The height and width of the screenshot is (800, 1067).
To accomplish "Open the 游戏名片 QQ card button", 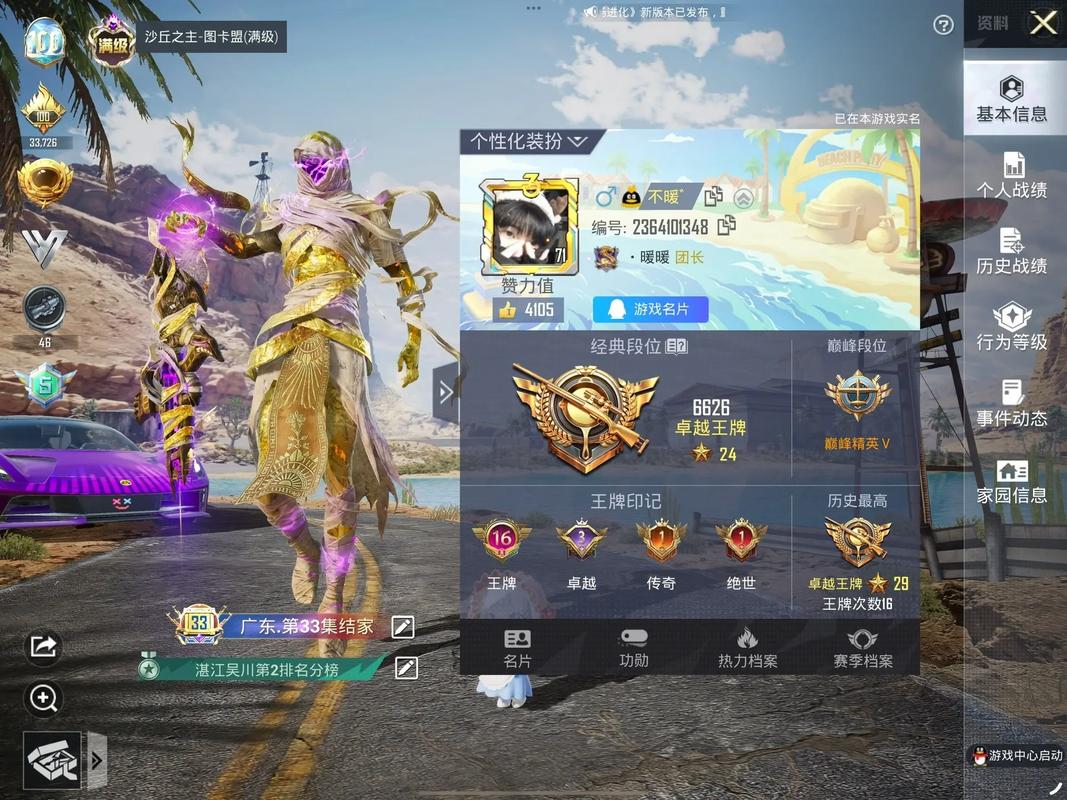I will (650, 310).
